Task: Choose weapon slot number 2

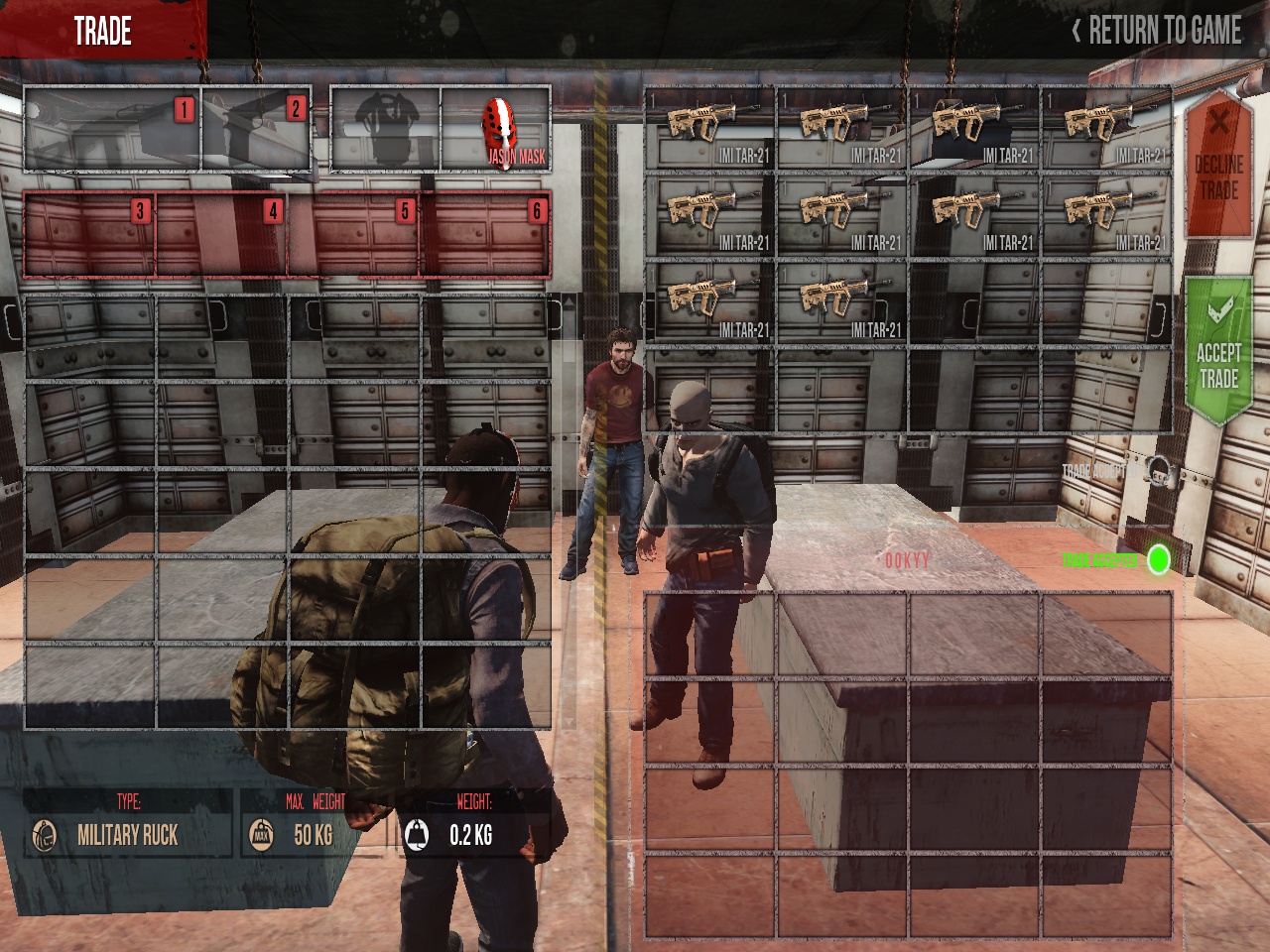Action: [x=256, y=130]
